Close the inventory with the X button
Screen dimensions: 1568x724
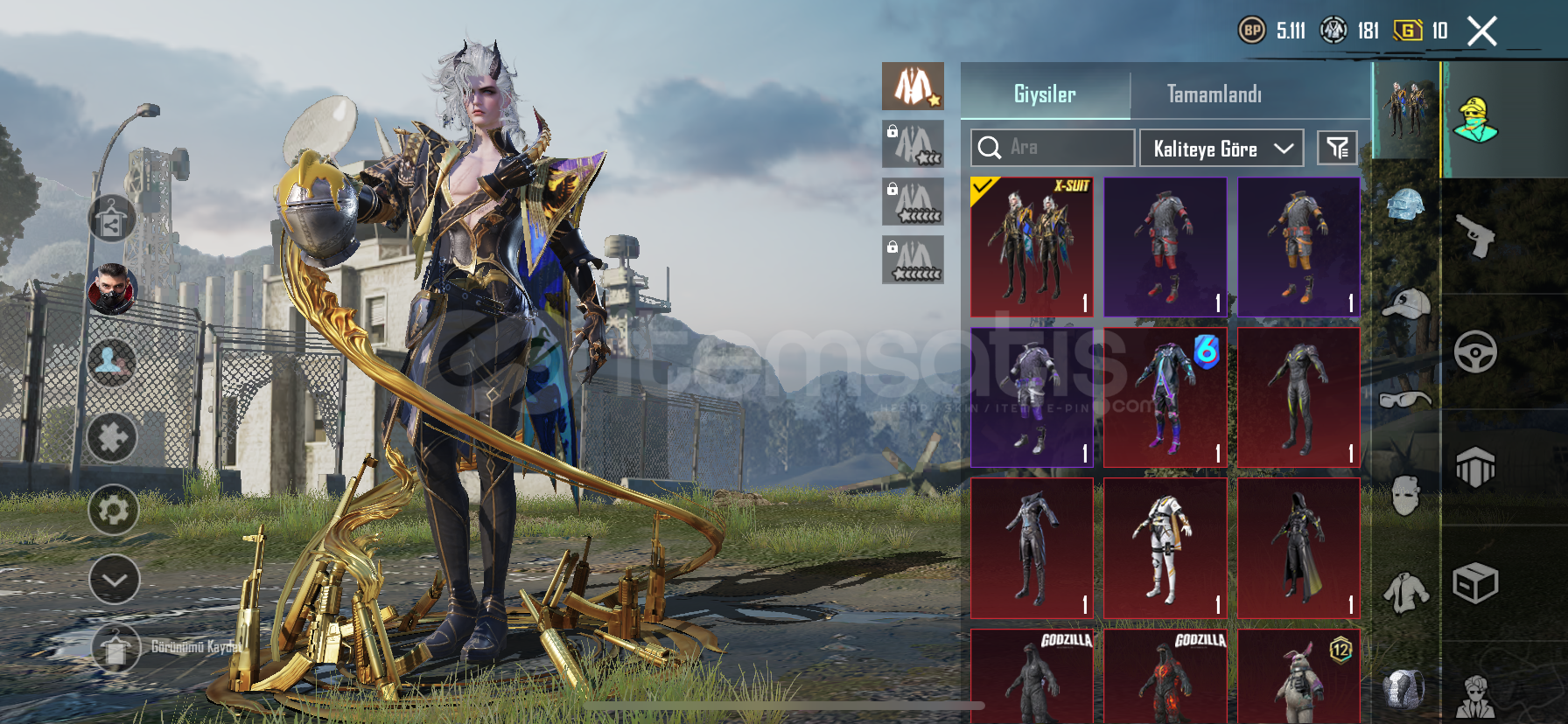(x=1481, y=31)
